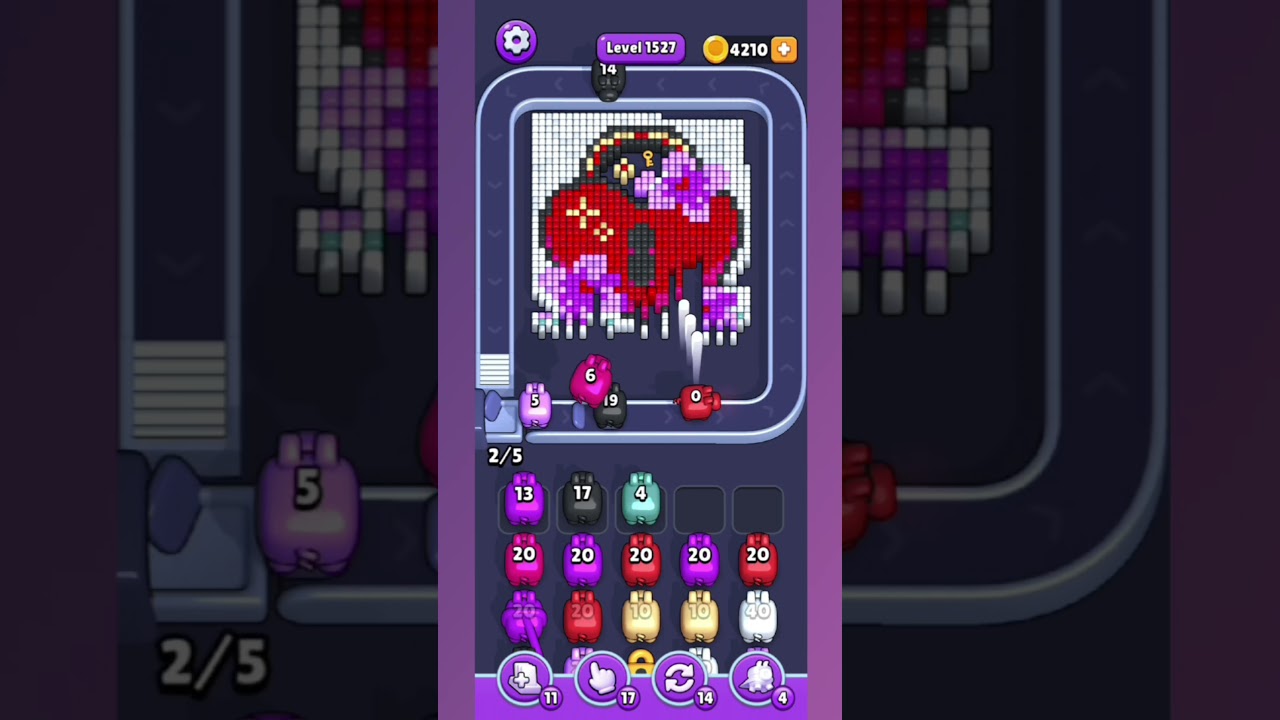Use the refresh swap booster

[680, 678]
